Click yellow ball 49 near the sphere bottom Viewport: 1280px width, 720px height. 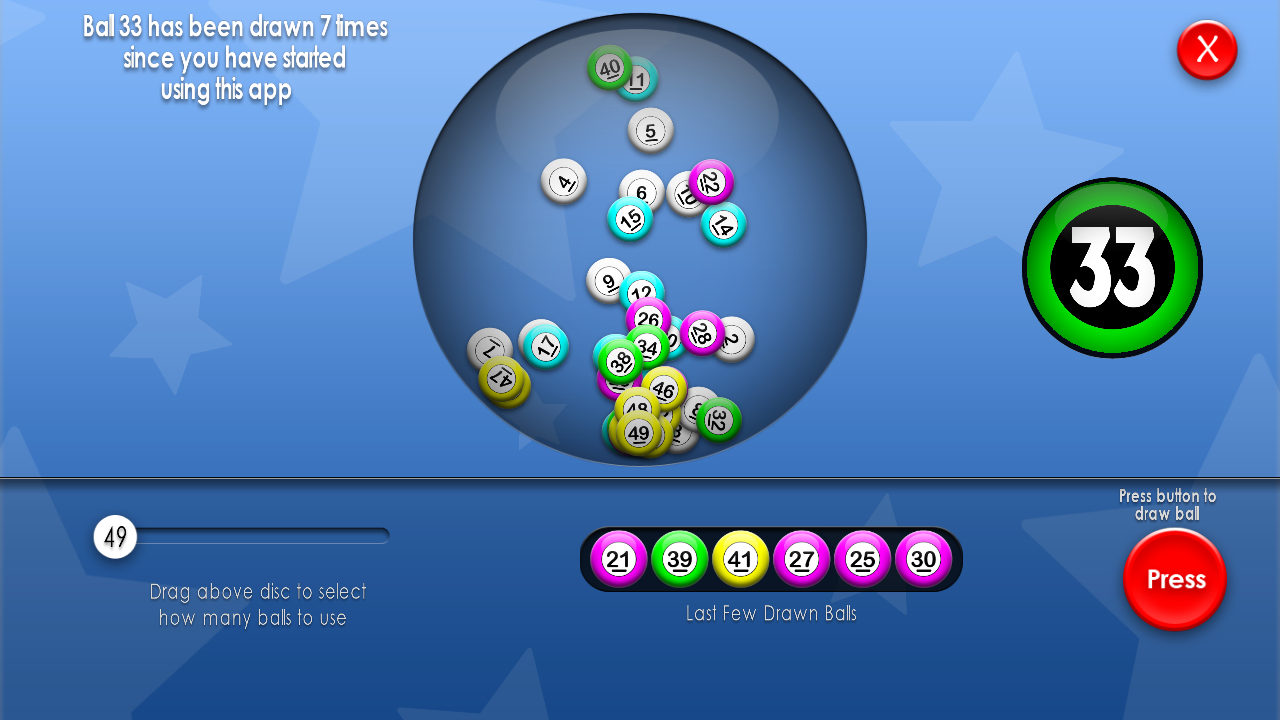point(640,433)
